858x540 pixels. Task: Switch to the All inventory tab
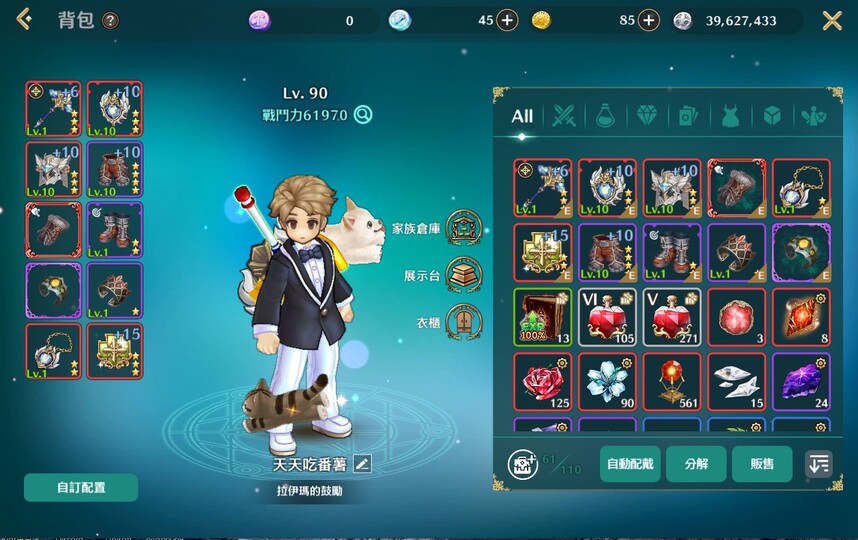pyautogui.click(x=522, y=116)
